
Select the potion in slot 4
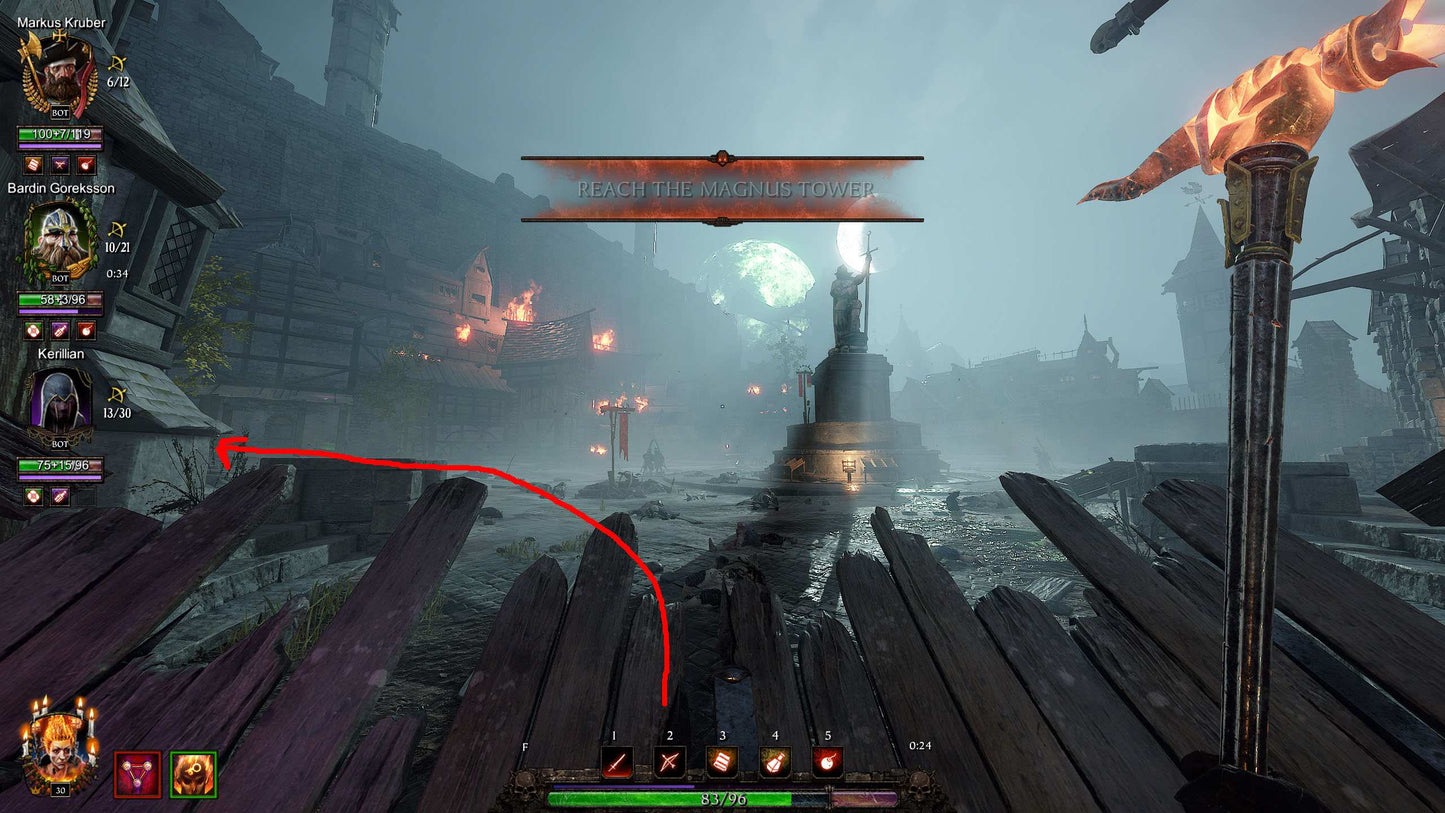click(775, 763)
